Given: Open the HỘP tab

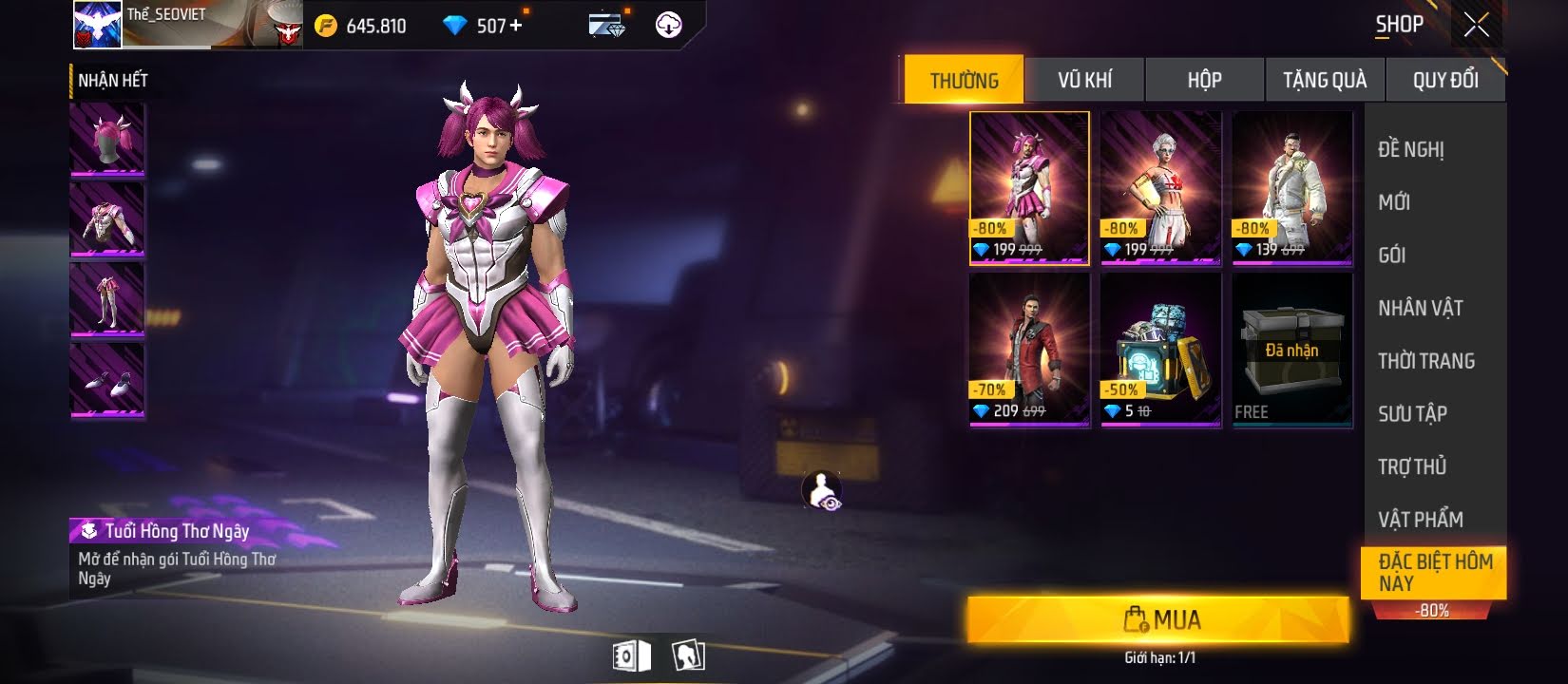Looking at the screenshot, I should (x=1204, y=80).
